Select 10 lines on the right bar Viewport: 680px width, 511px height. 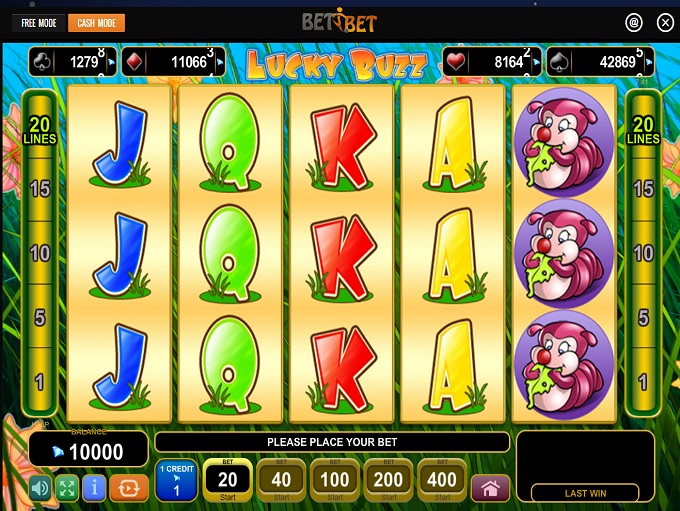(x=643, y=253)
